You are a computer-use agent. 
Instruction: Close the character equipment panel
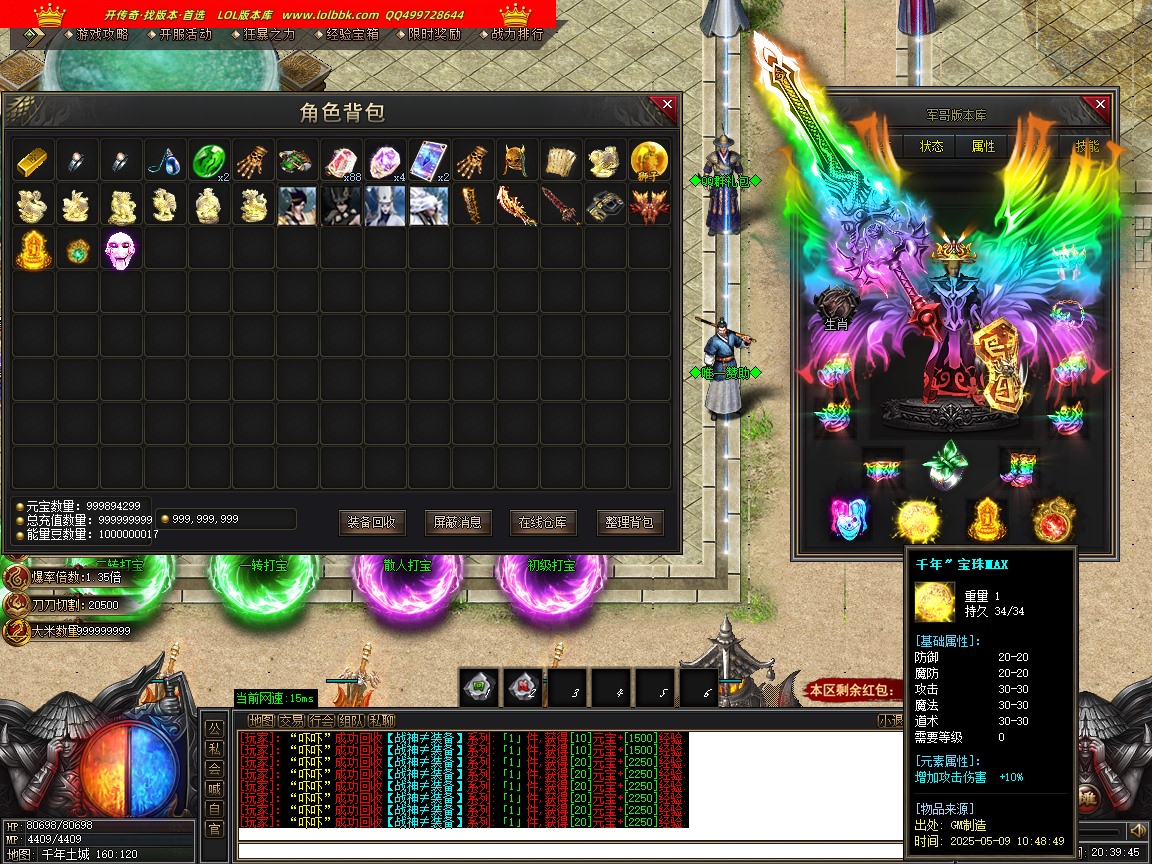coord(1100,105)
